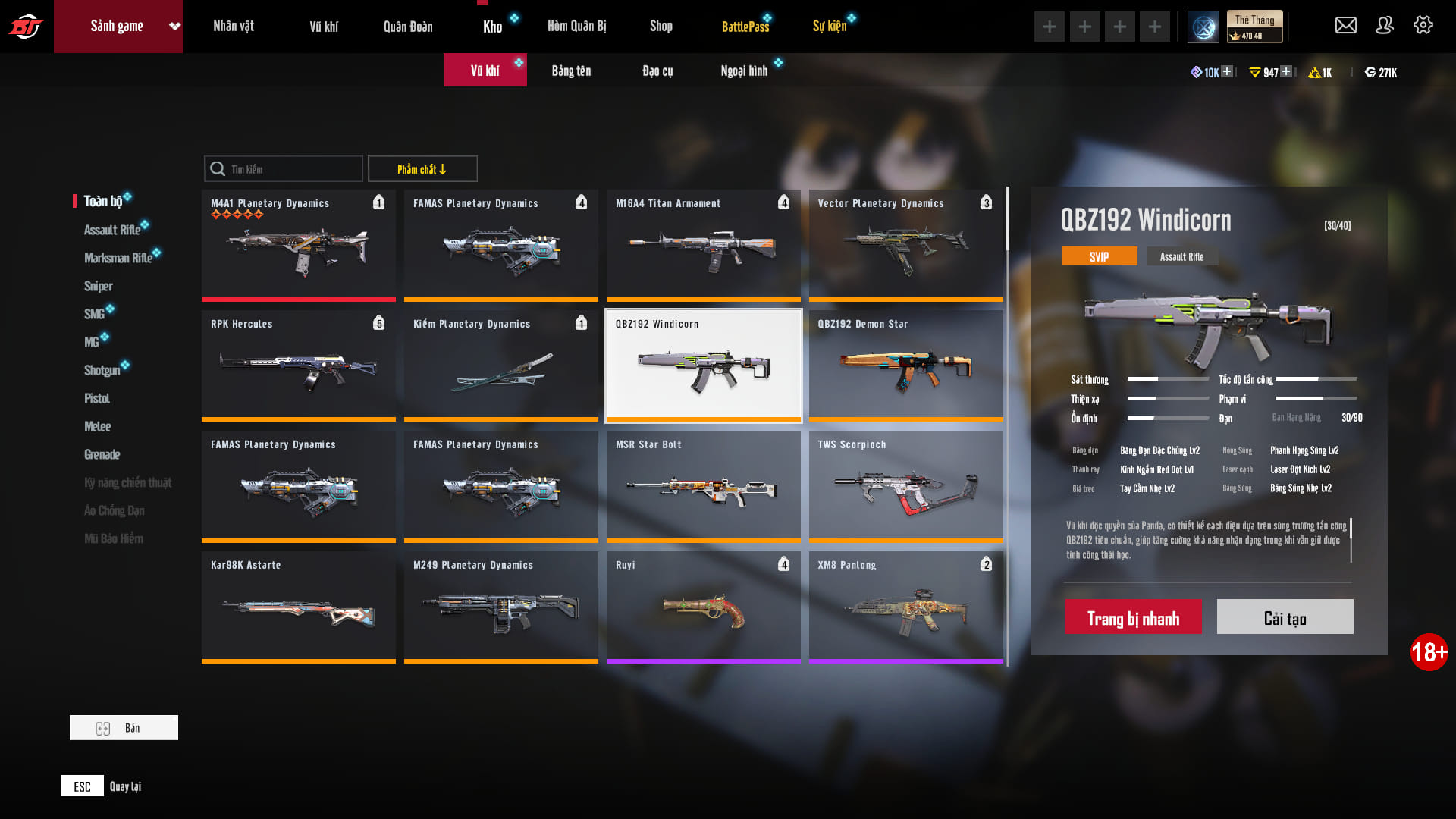Filter weapons by Sniper category
The height and width of the screenshot is (819, 1456).
tap(99, 286)
